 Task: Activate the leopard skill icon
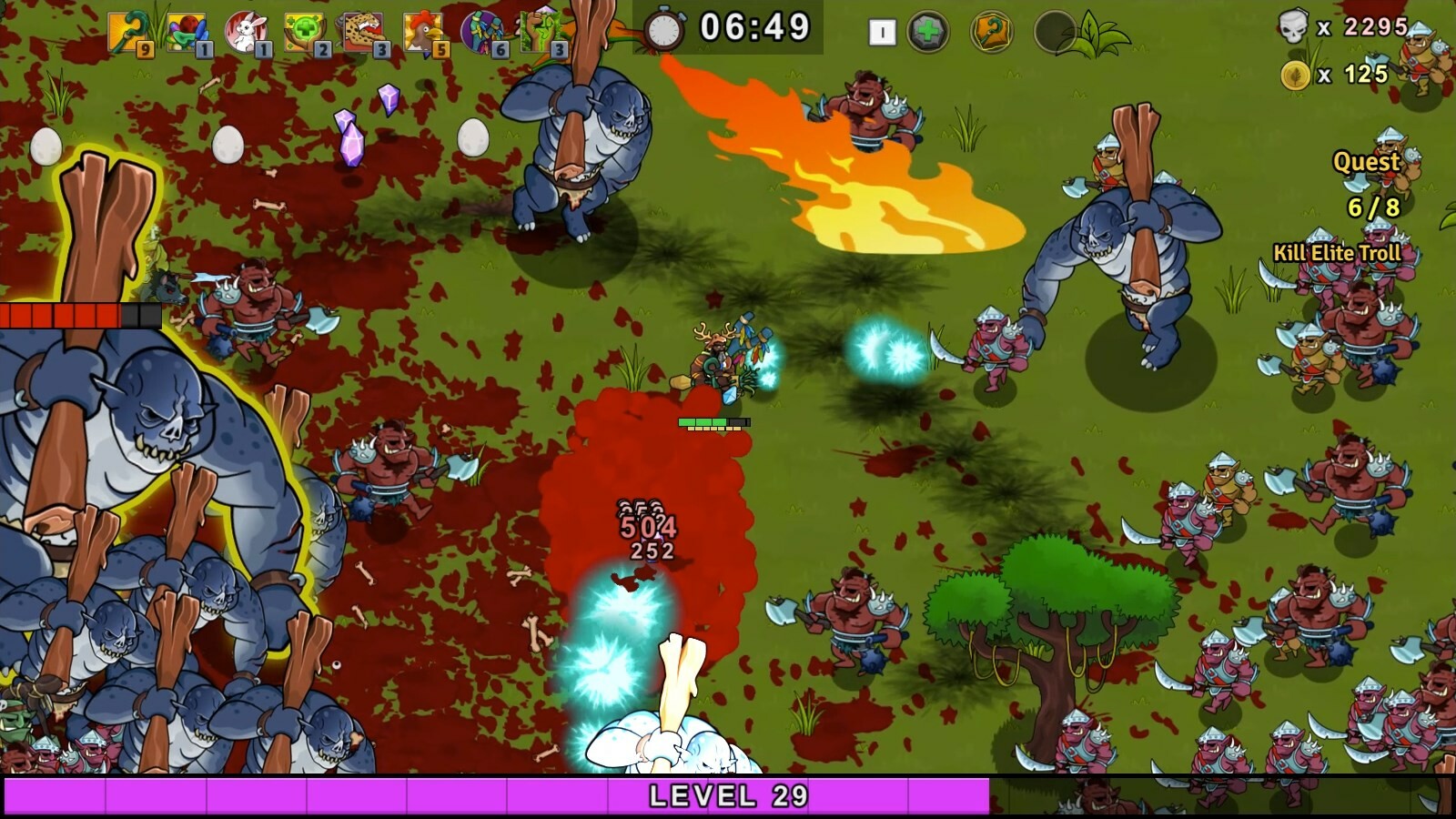tap(363, 33)
